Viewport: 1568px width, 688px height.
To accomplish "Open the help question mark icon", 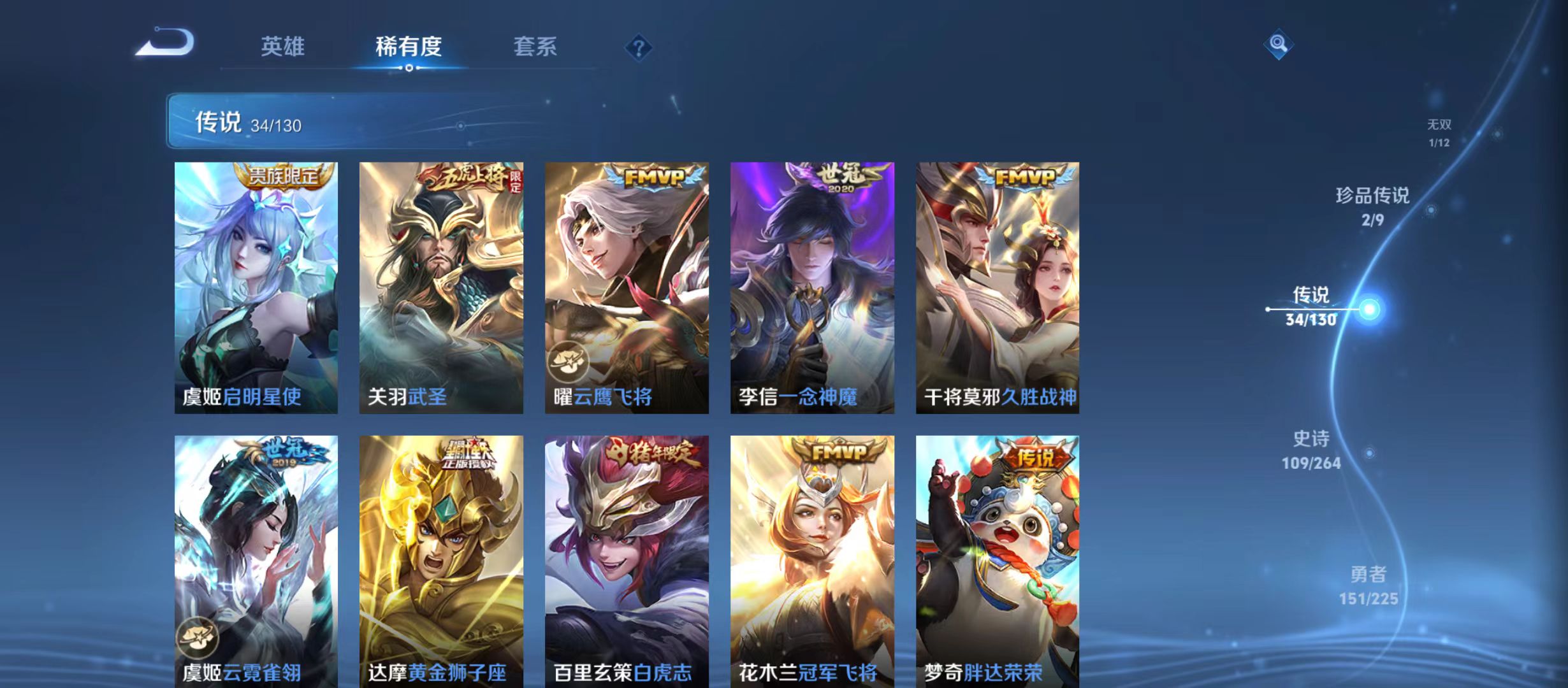I will pos(640,47).
